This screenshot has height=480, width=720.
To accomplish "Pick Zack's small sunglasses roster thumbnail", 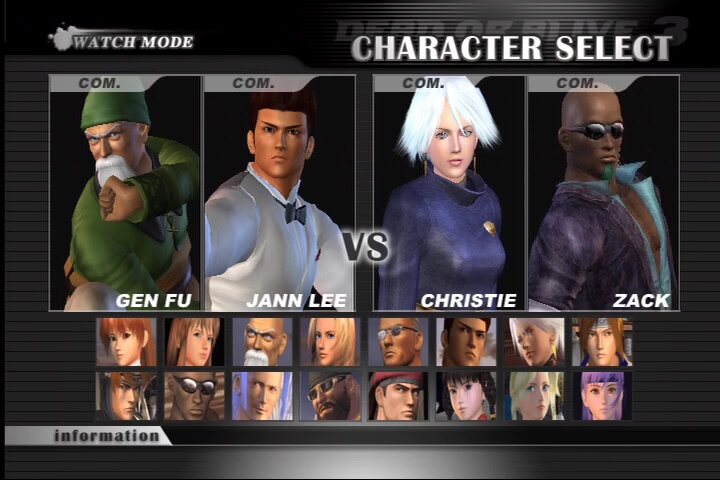I will coord(193,396).
